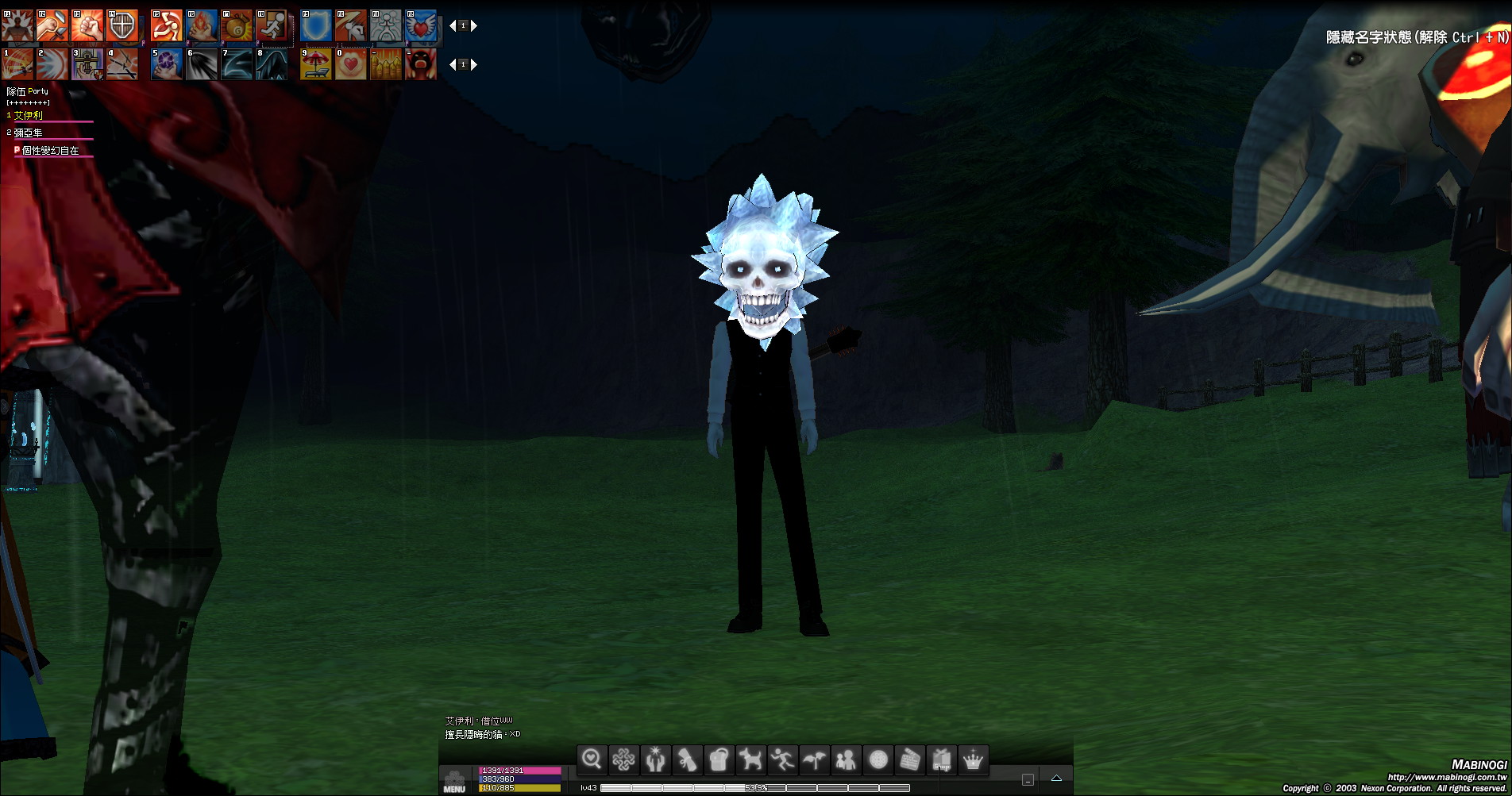Open the quest scroll icon
Screen dimensions: 1512x796
(x=687, y=760)
